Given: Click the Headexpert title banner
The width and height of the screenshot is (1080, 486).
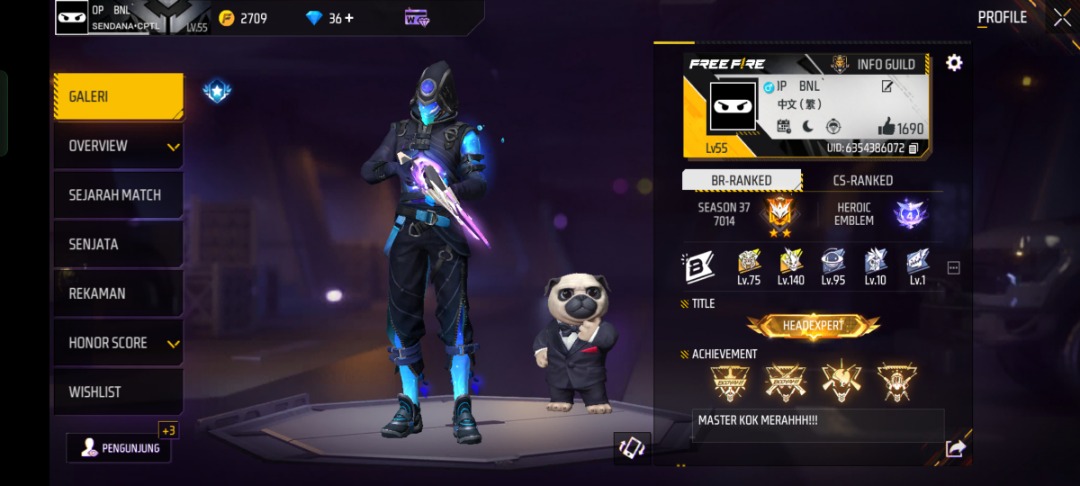Looking at the screenshot, I should click(813, 326).
